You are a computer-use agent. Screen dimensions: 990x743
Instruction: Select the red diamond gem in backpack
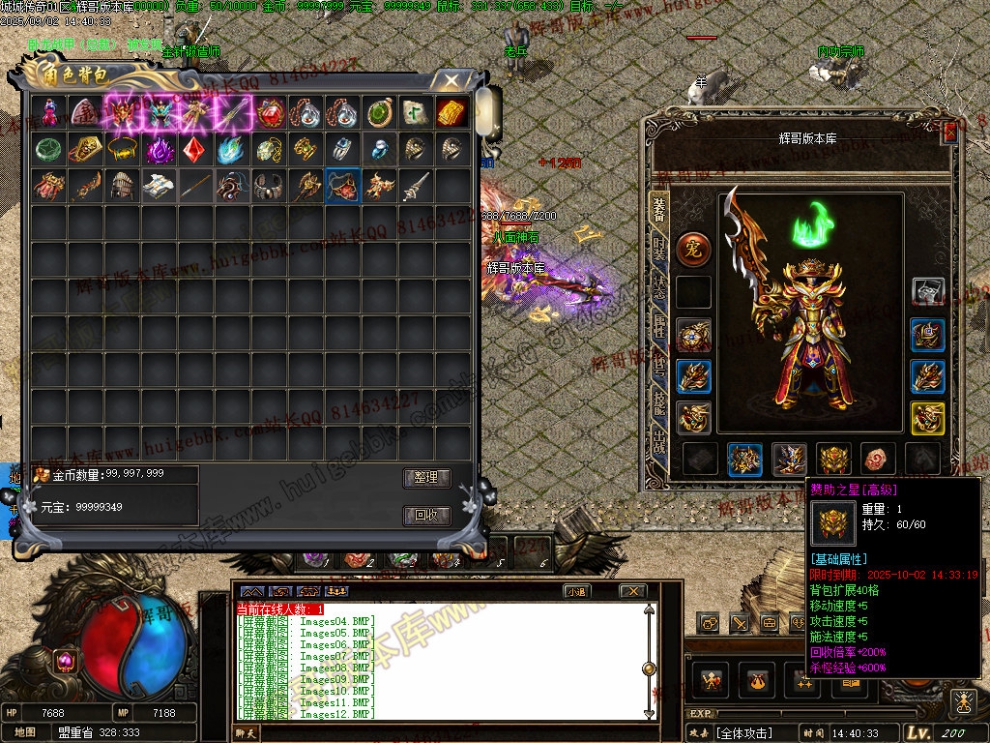click(x=194, y=150)
